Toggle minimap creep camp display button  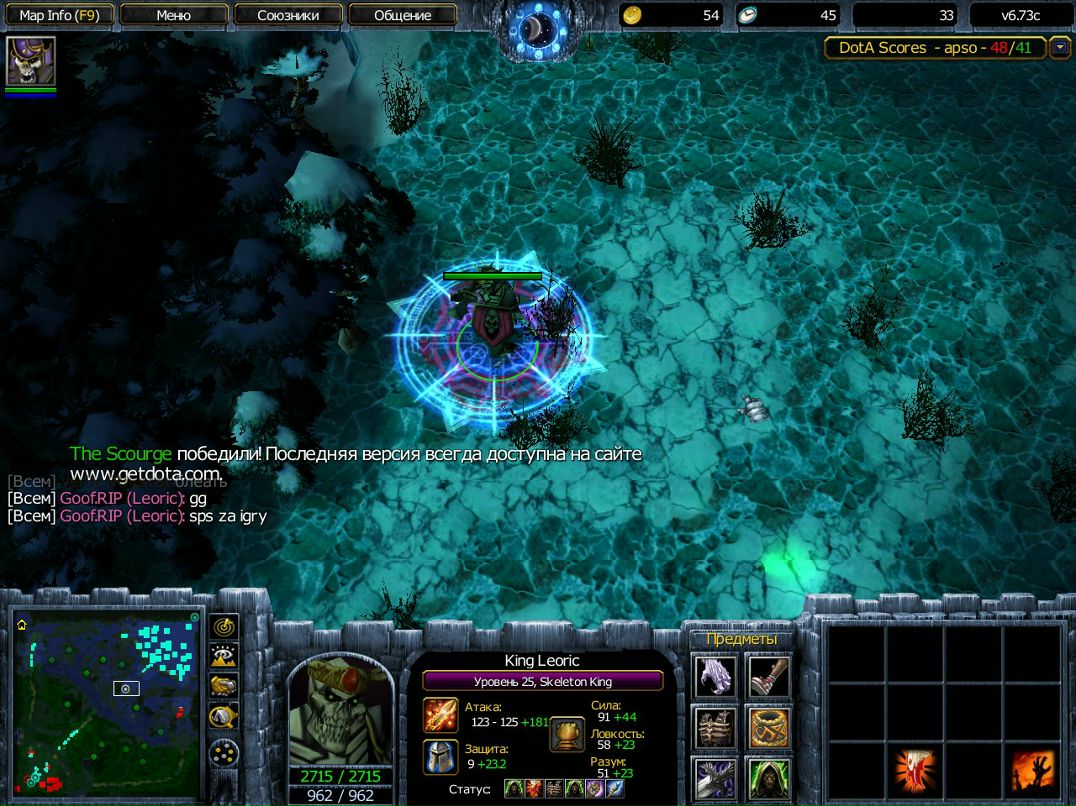(x=224, y=716)
